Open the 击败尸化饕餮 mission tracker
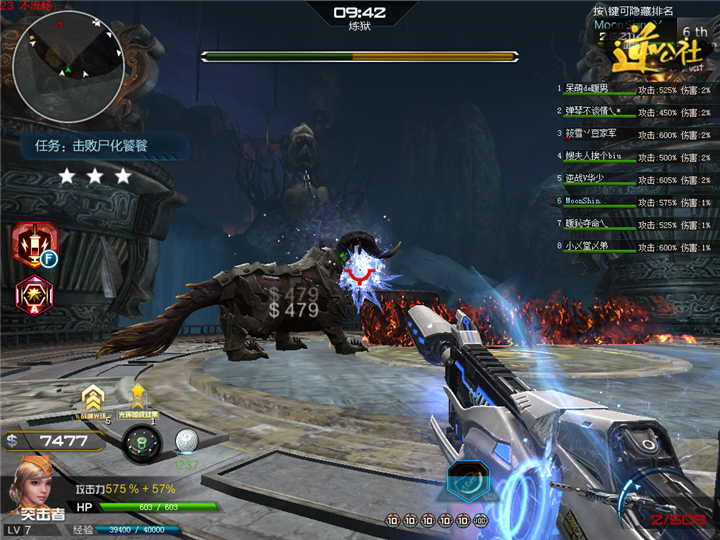Image resolution: width=720 pixels, height=540 pixels. coord(106,146)
